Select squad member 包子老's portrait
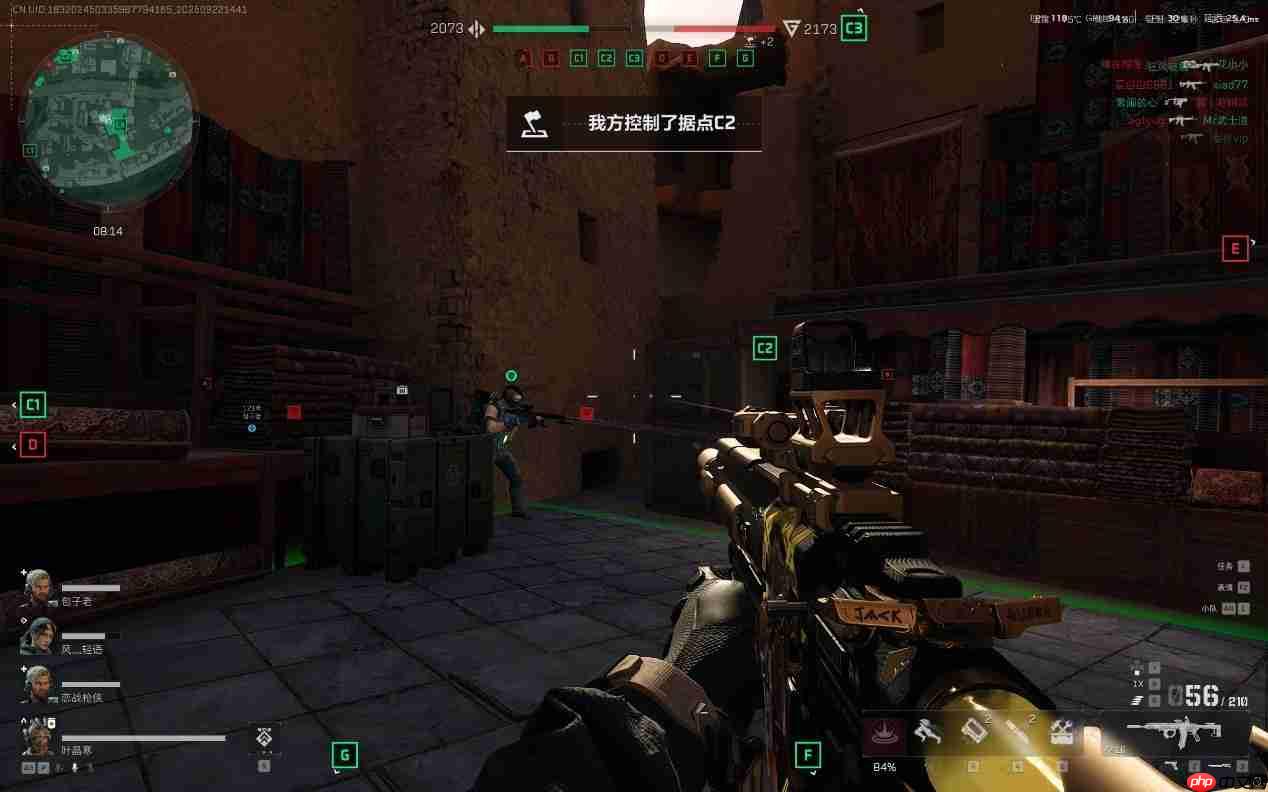The width and height of the screenshot is (1268, 792). click(x=37, y=587)
